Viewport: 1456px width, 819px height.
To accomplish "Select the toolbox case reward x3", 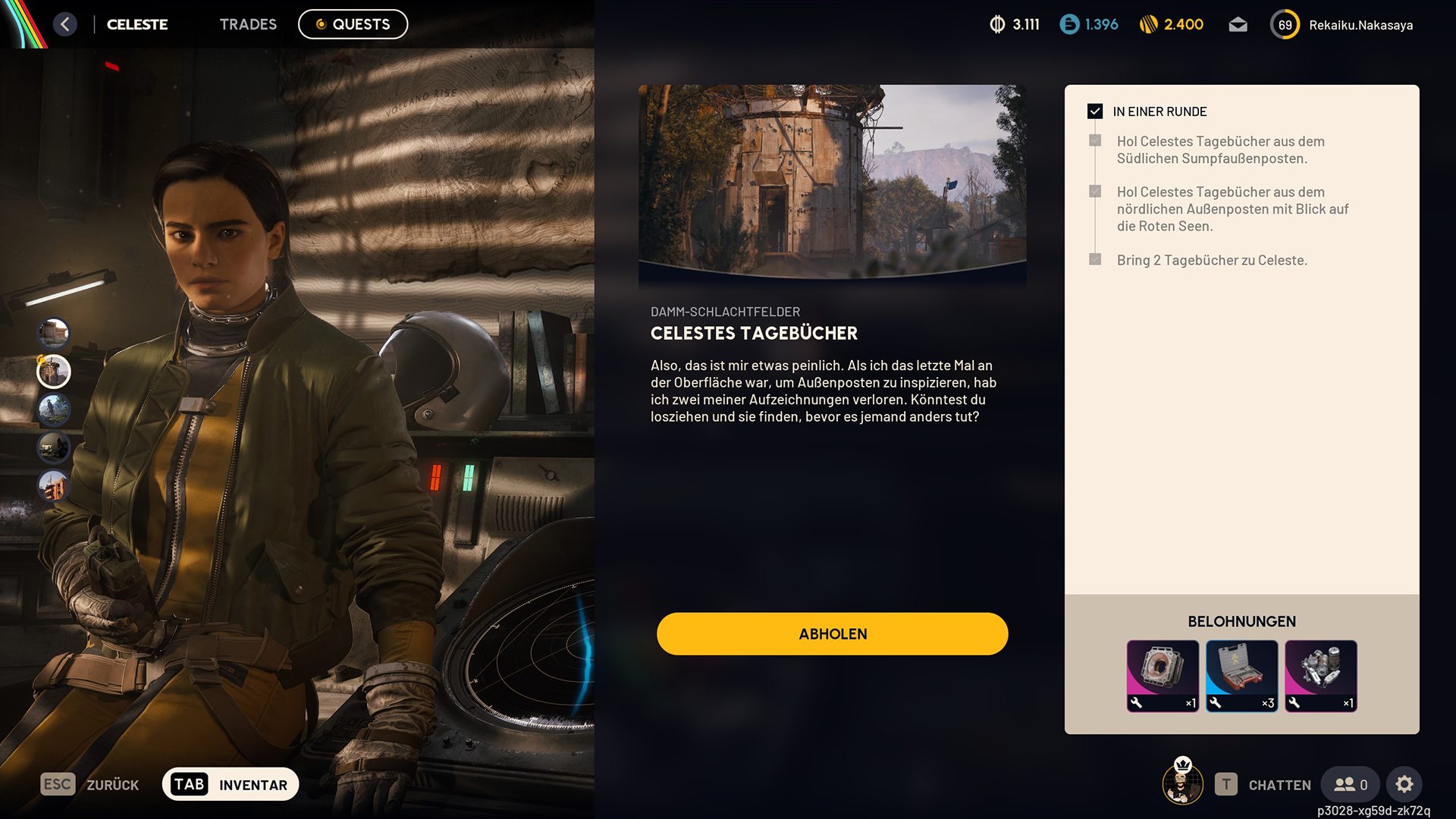I will pos(1241,676).
